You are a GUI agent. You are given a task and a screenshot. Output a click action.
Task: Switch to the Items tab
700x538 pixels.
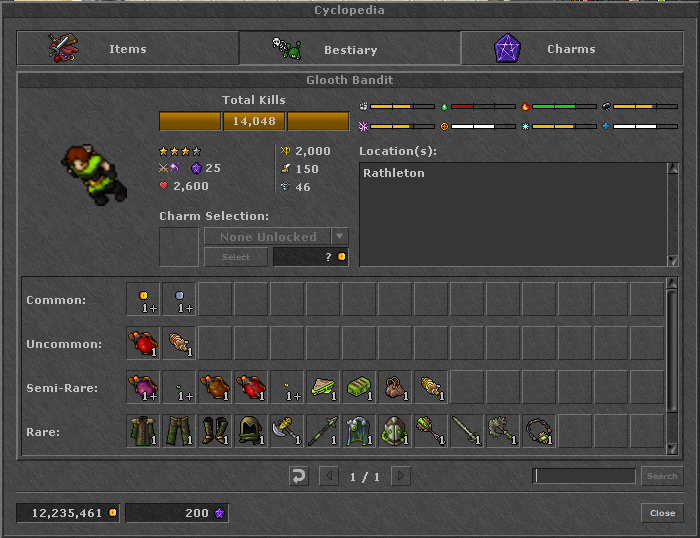pyautogui.click(x=128, y=49)
